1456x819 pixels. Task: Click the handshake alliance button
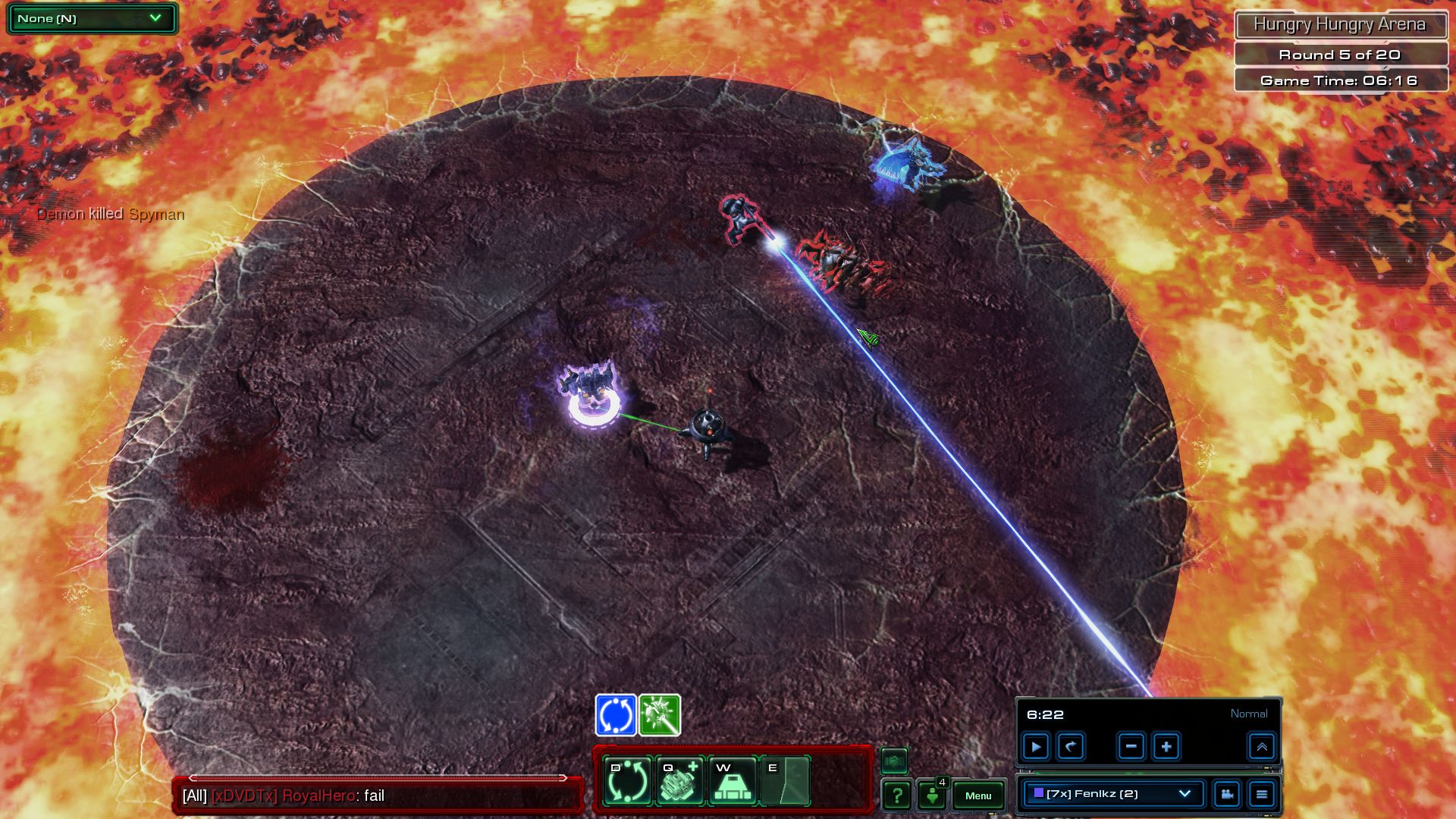[894, 760]
